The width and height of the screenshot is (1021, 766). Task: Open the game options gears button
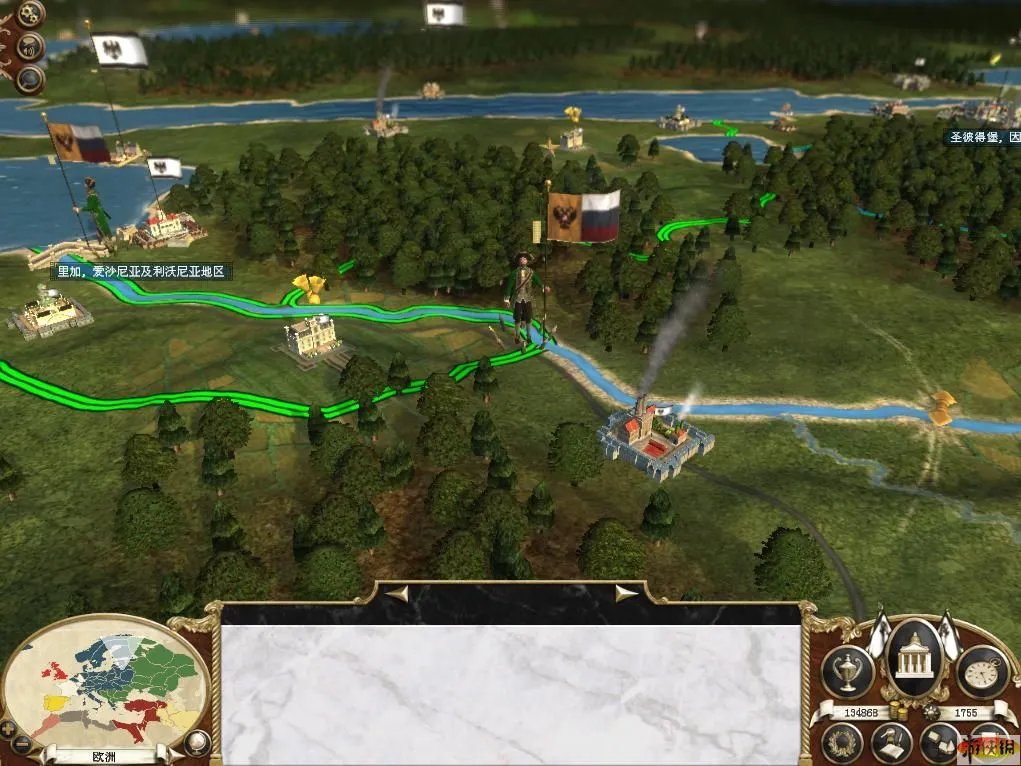[30, 13]
